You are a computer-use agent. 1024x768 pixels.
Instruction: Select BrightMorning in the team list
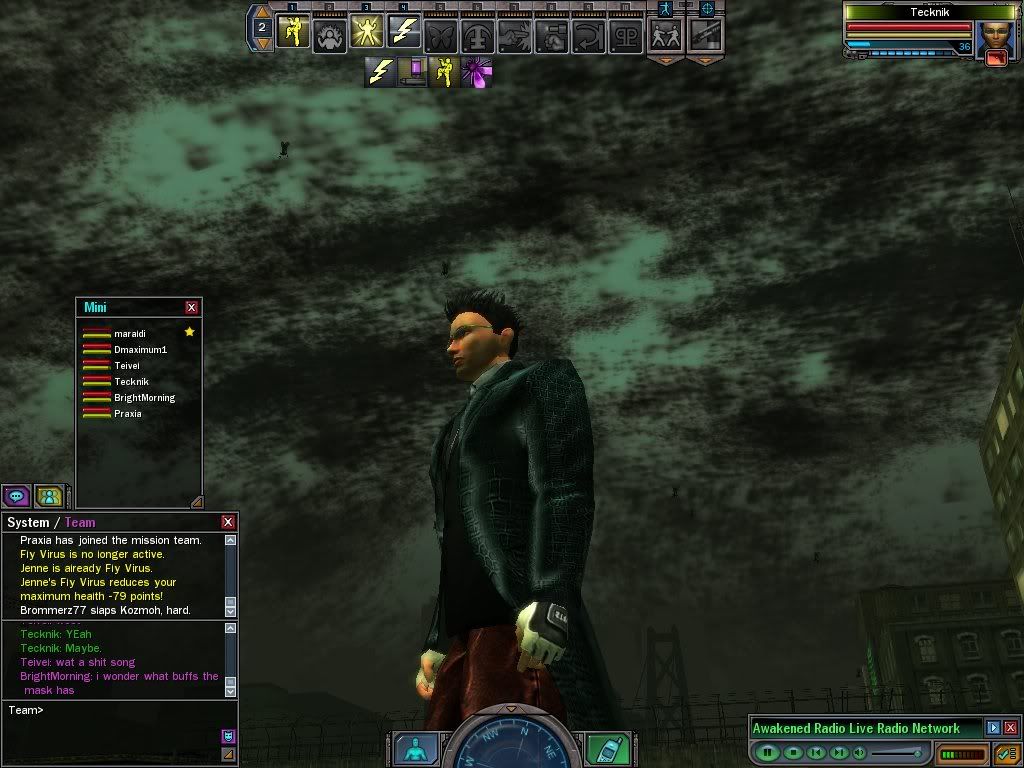pyautogui.click(x=144, y=397)
